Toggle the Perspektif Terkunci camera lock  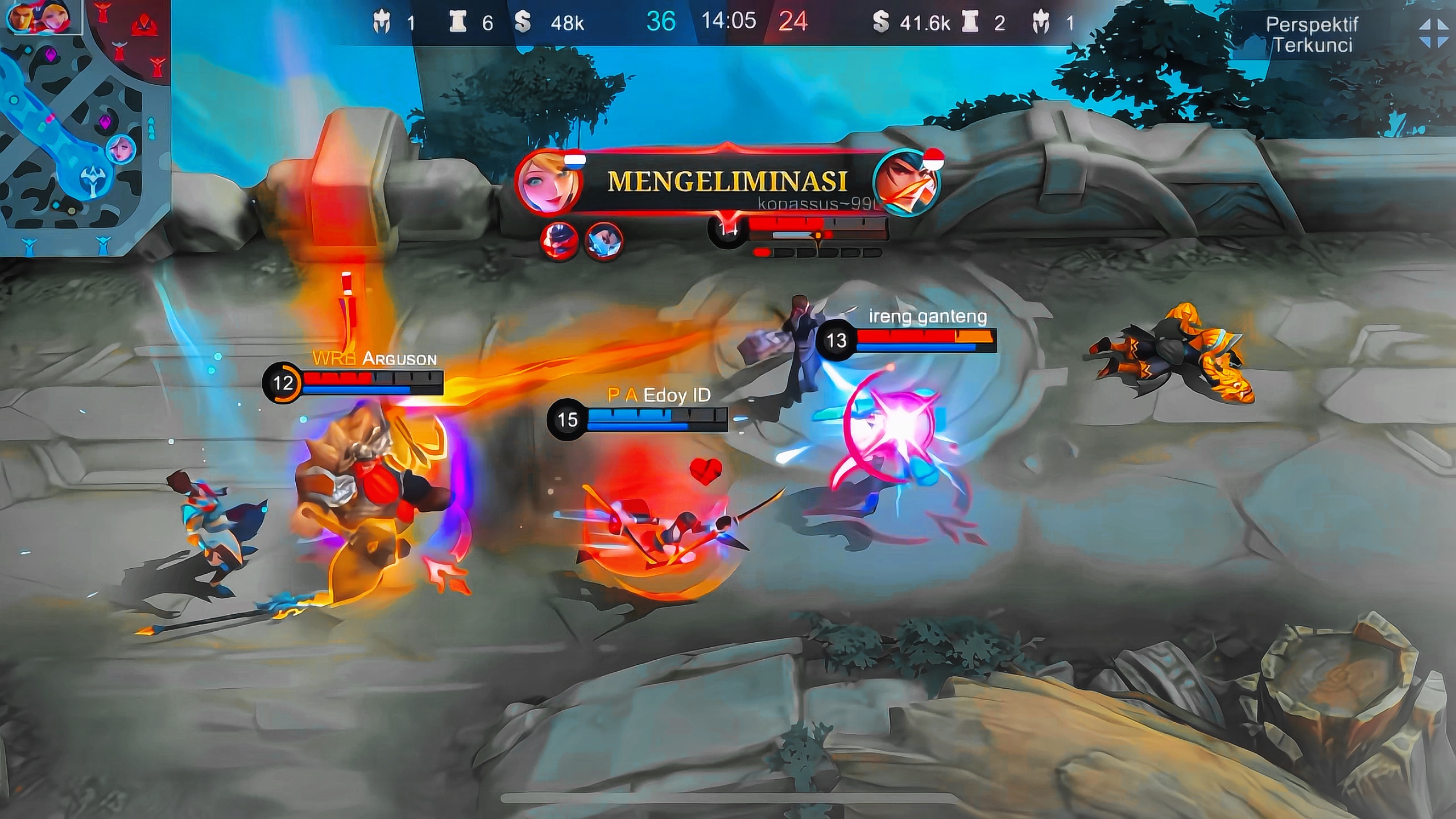pyautogui.click(x=1311, y=34)
